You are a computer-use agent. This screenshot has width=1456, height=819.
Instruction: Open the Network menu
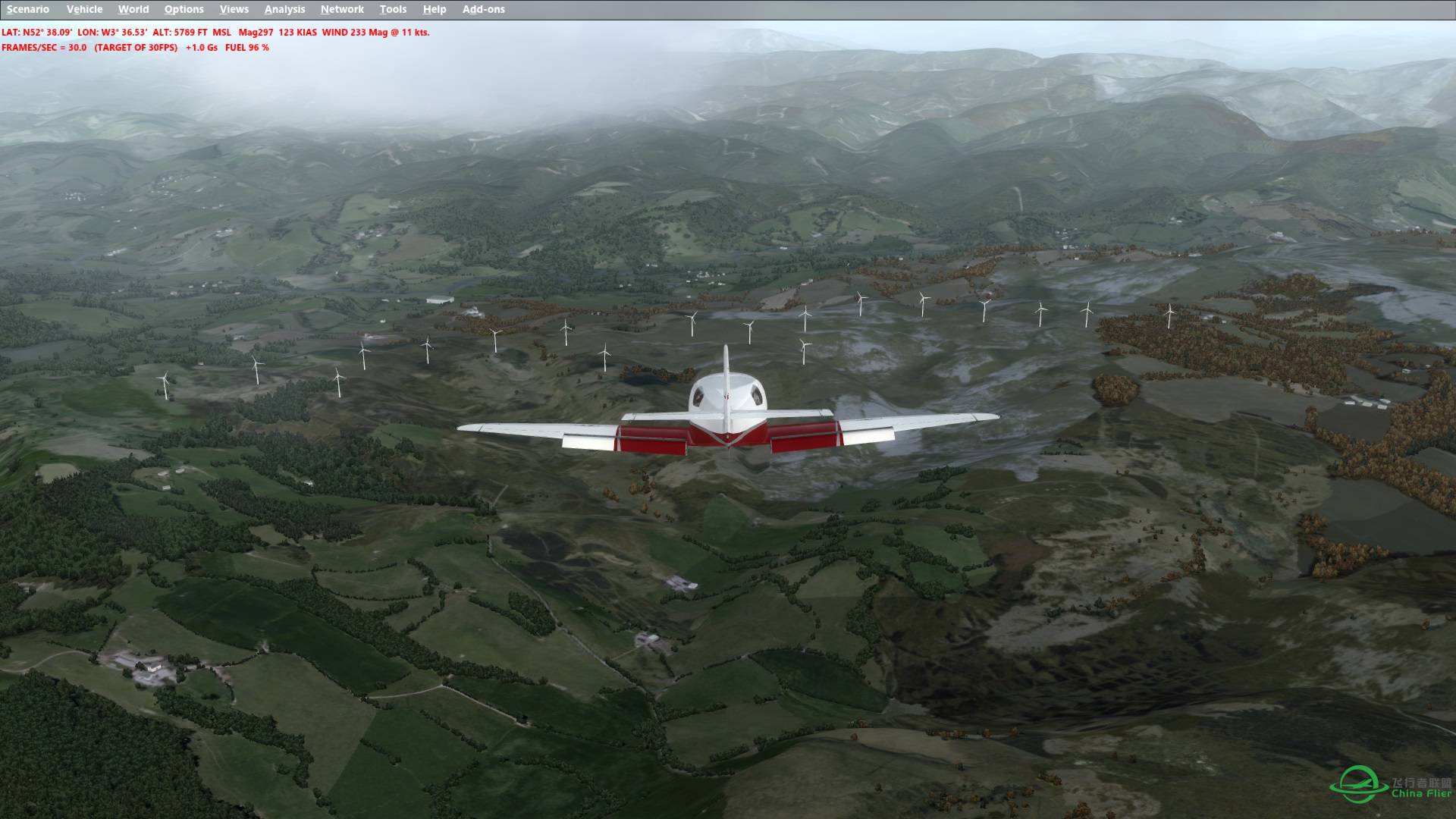[340, 9]
